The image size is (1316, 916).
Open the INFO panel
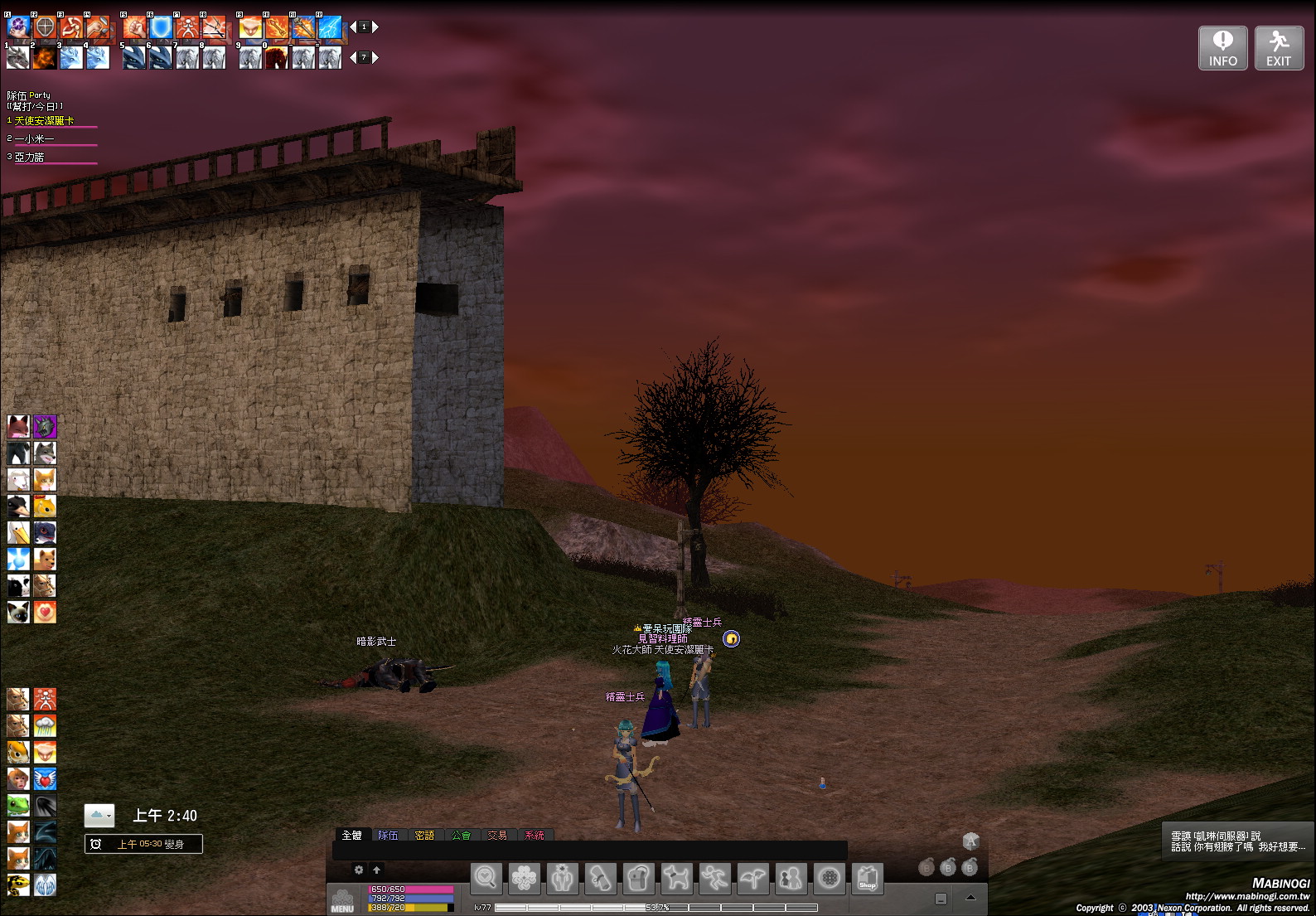coord(1222,48)
